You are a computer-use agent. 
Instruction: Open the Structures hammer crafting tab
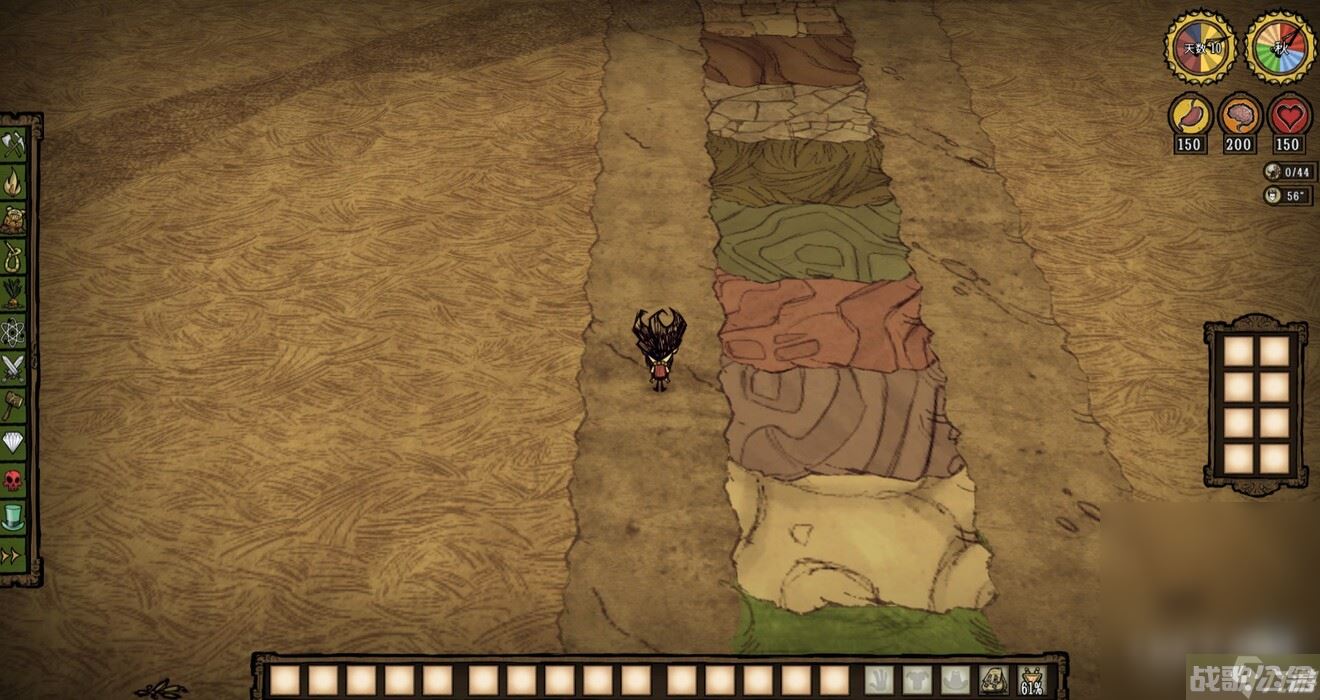[13, 405]
